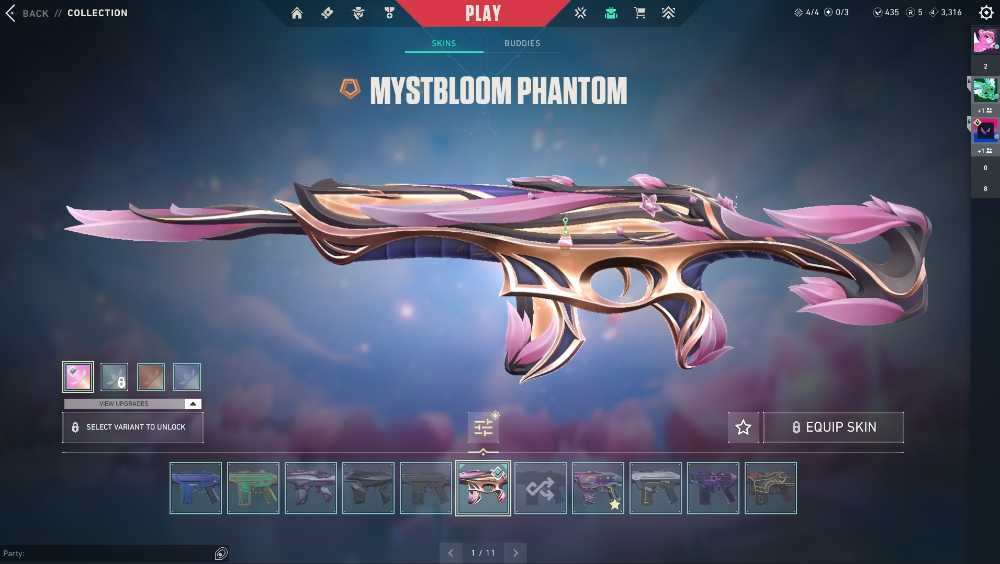This screenshot has height=564, width=1000.
Task: Open the settings gear
Action: pos(986,13)
